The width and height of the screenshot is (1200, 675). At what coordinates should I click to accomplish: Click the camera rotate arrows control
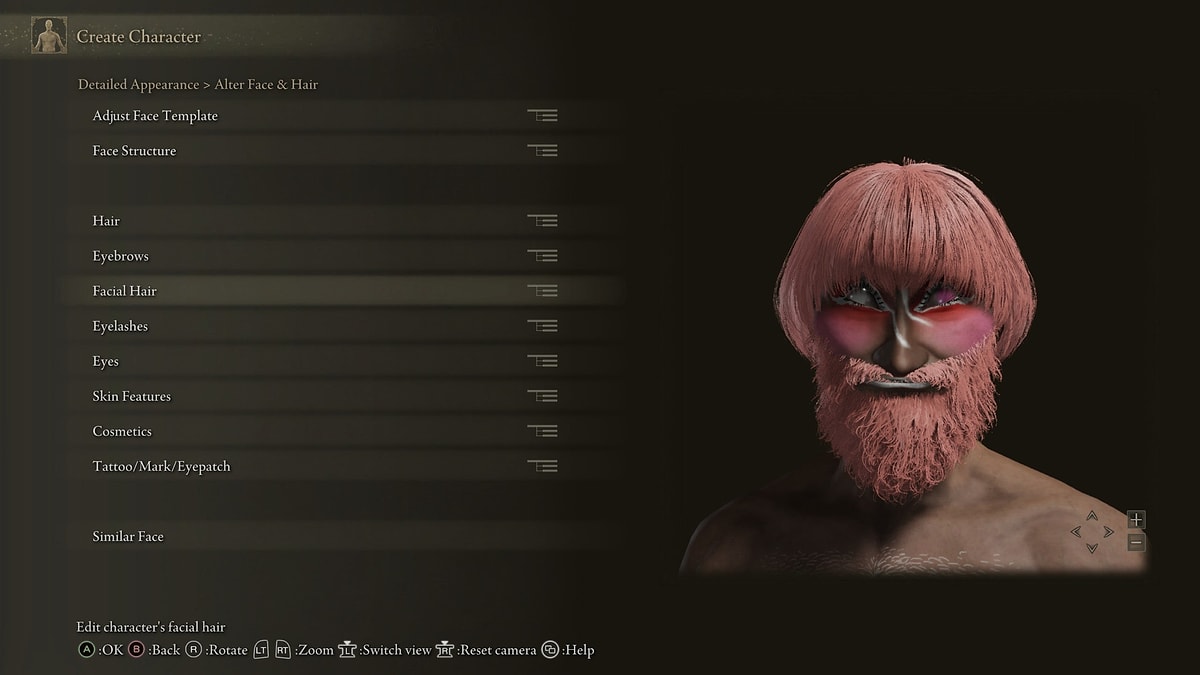(1092, 532)
